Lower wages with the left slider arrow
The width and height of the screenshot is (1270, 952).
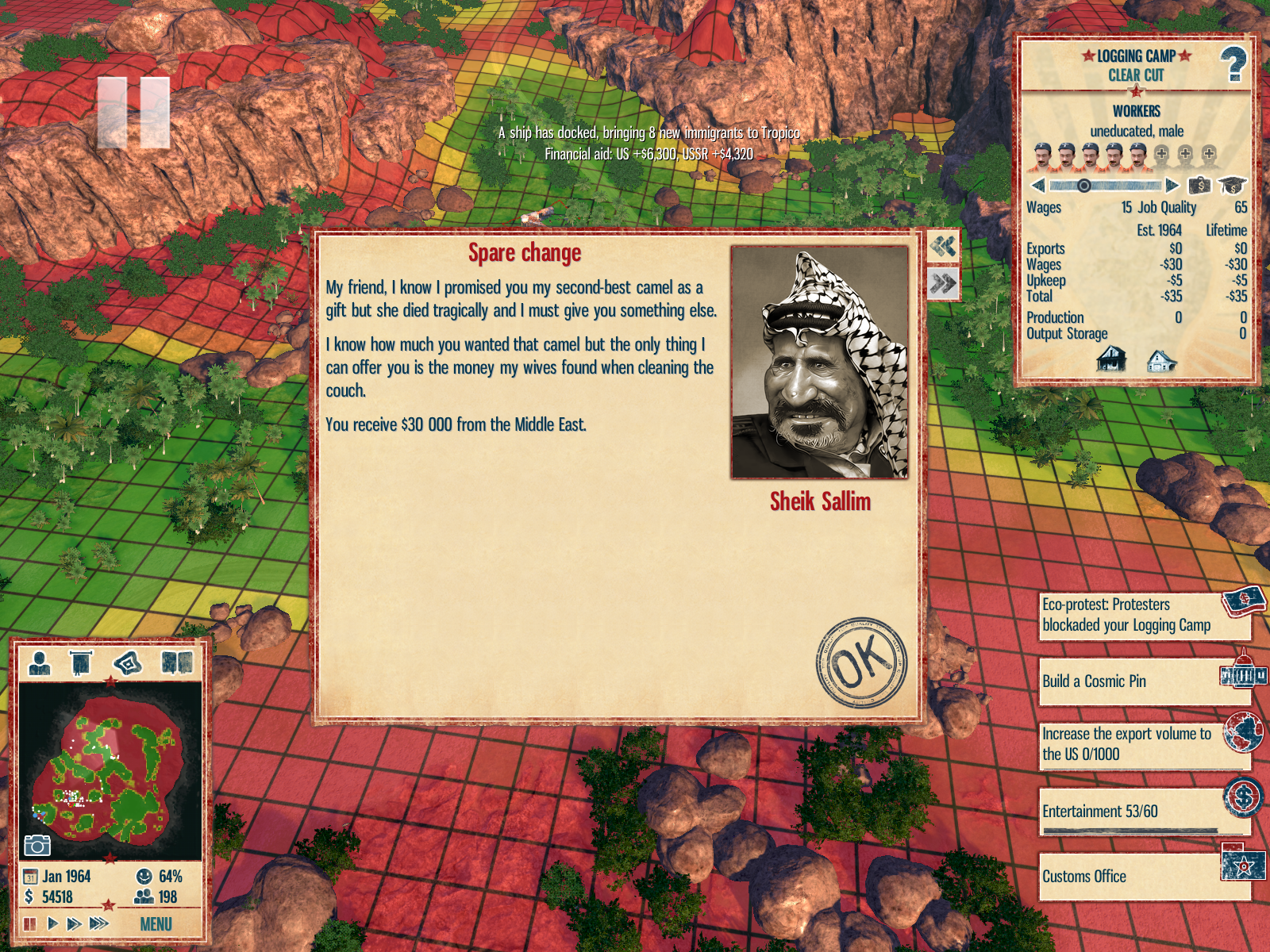1037,186
